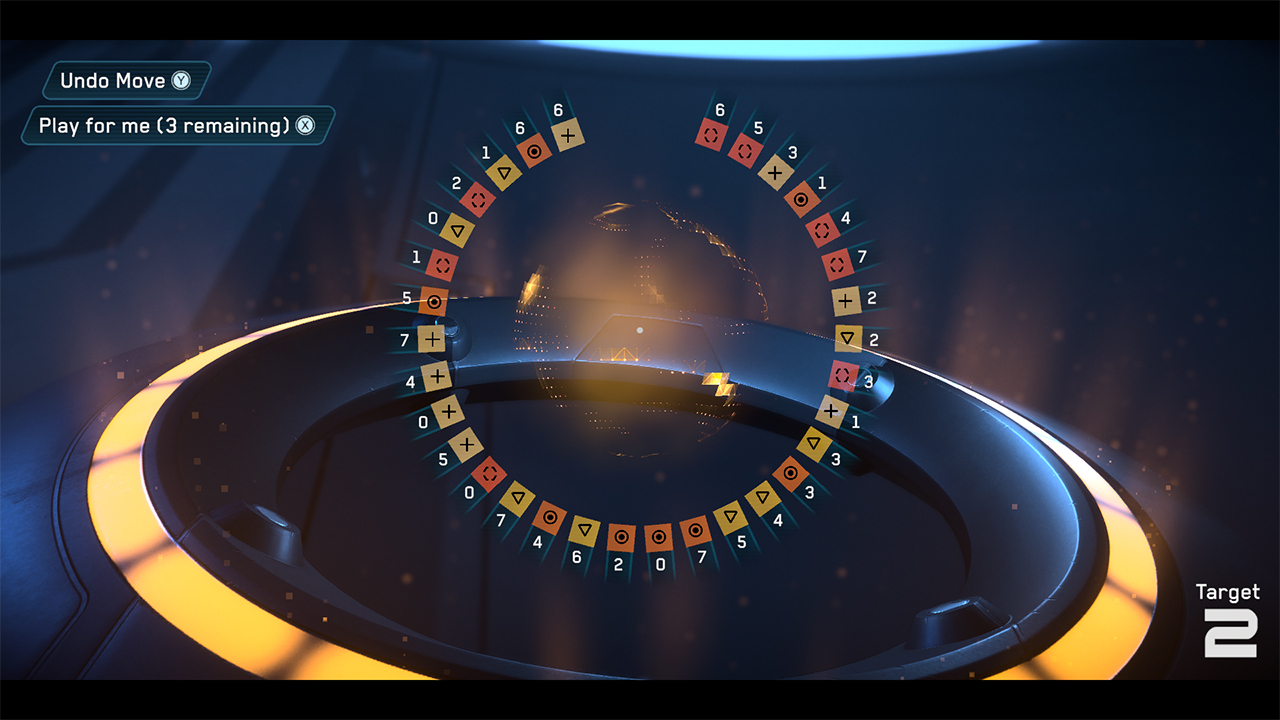Viewport: 1280px width, 720px height.
Task: Click the orange bullseye tile numbered 2 at the bottom
Action: click(x=622, y=537)
